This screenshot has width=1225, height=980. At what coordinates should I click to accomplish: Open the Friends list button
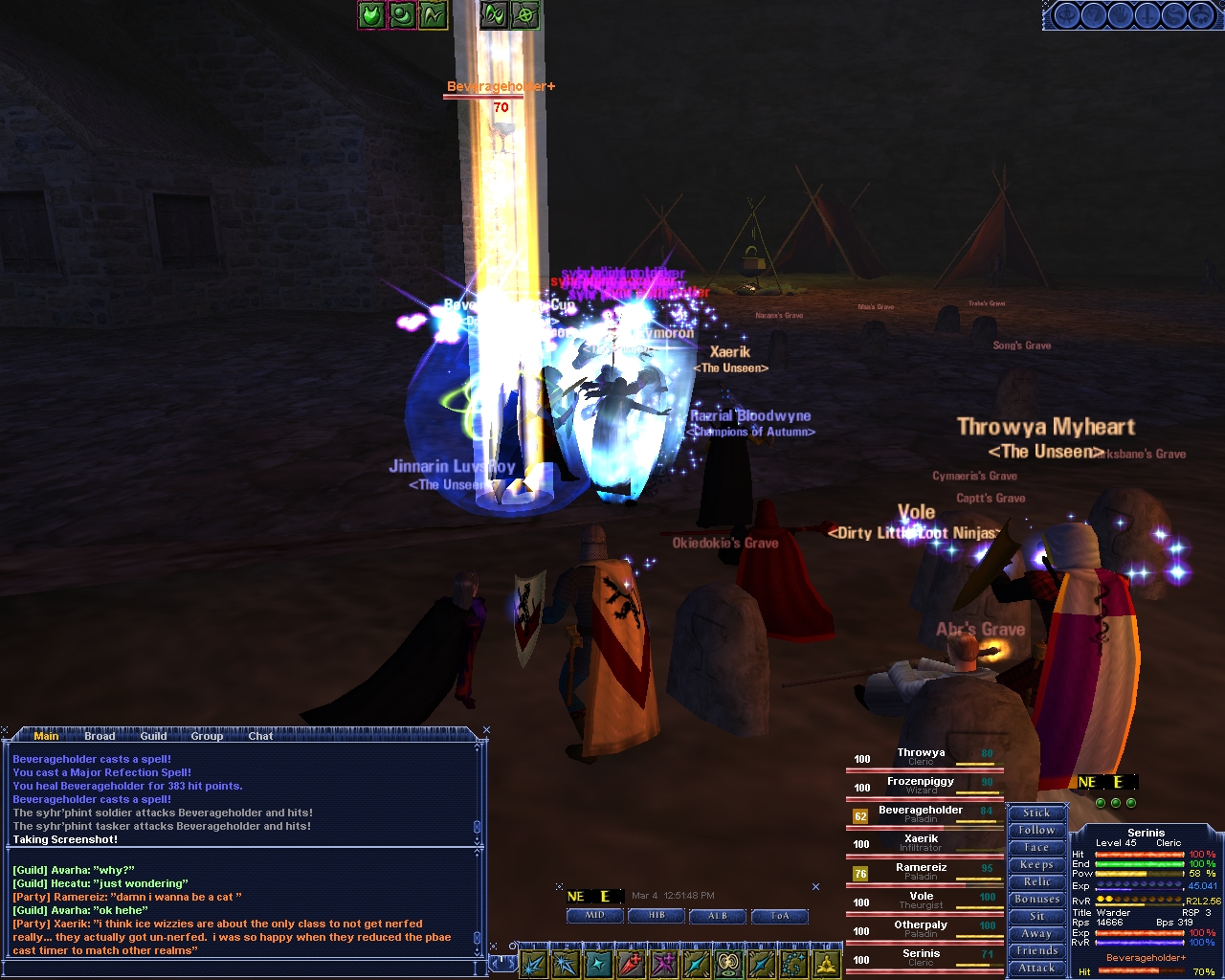point(1036,950)
